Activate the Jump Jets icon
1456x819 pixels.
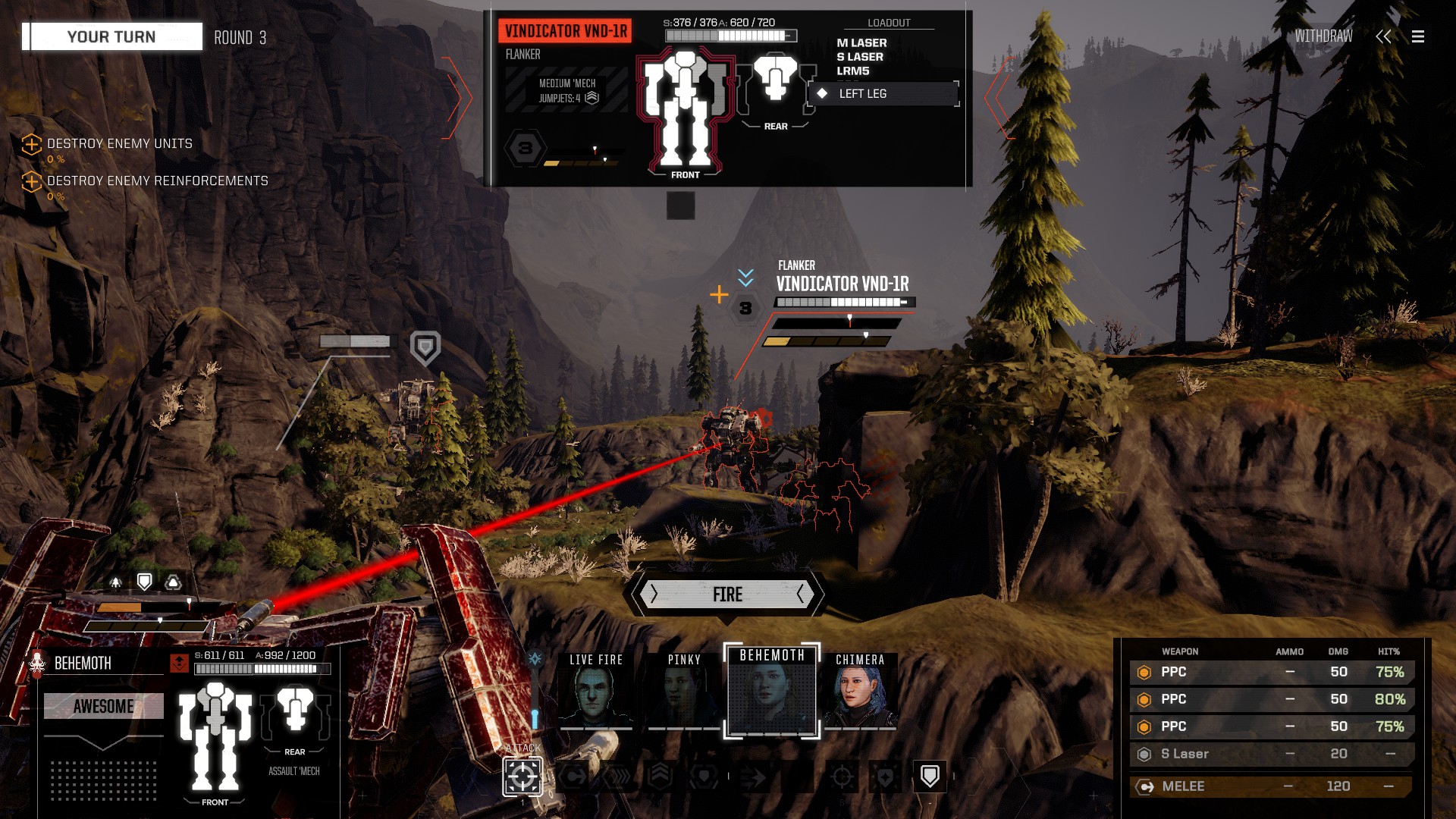pos(660,776)
